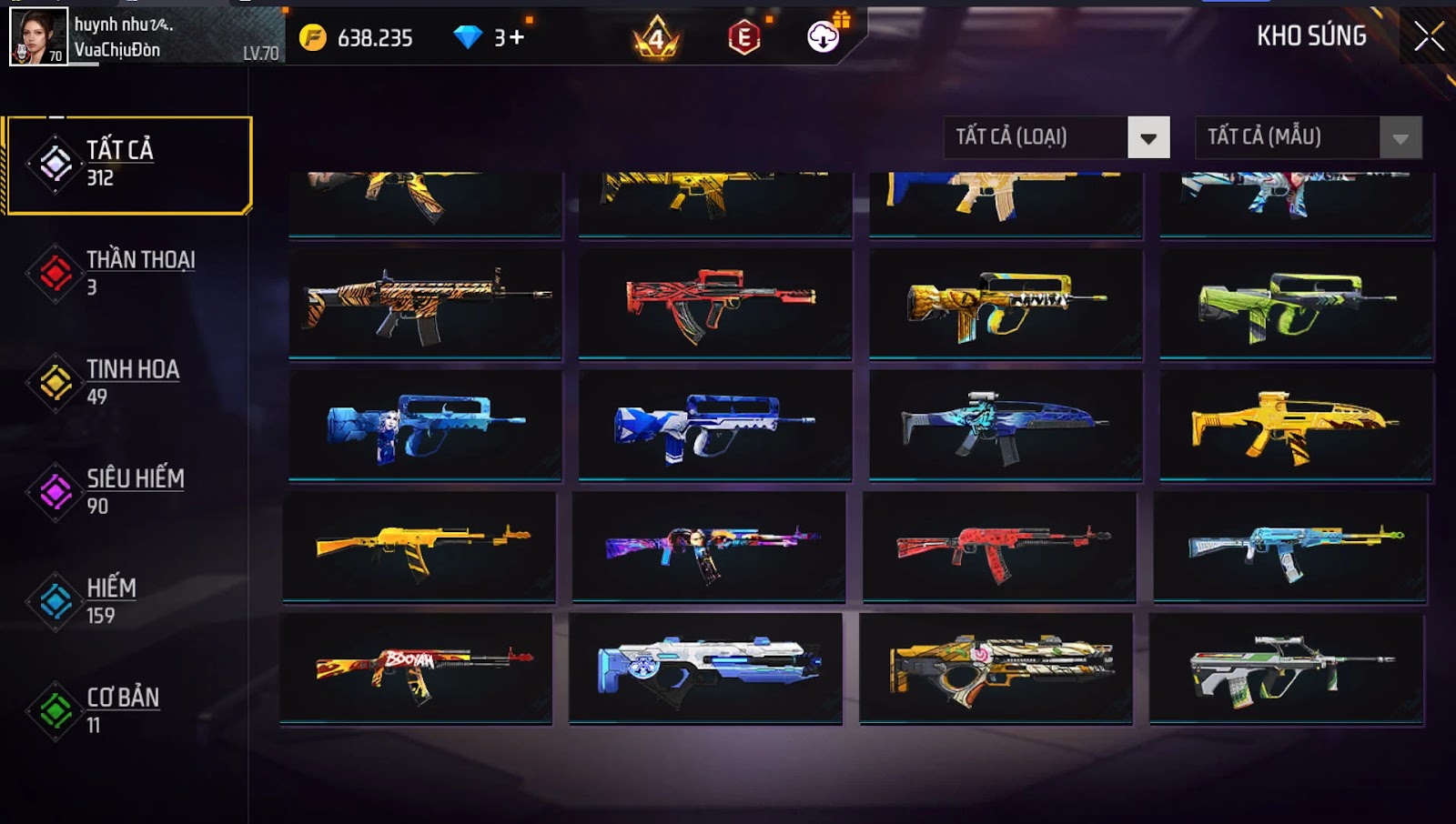Select the tiger-striped orange rifle skin
Screen dimensions: 1456x824
coord(425,304)
